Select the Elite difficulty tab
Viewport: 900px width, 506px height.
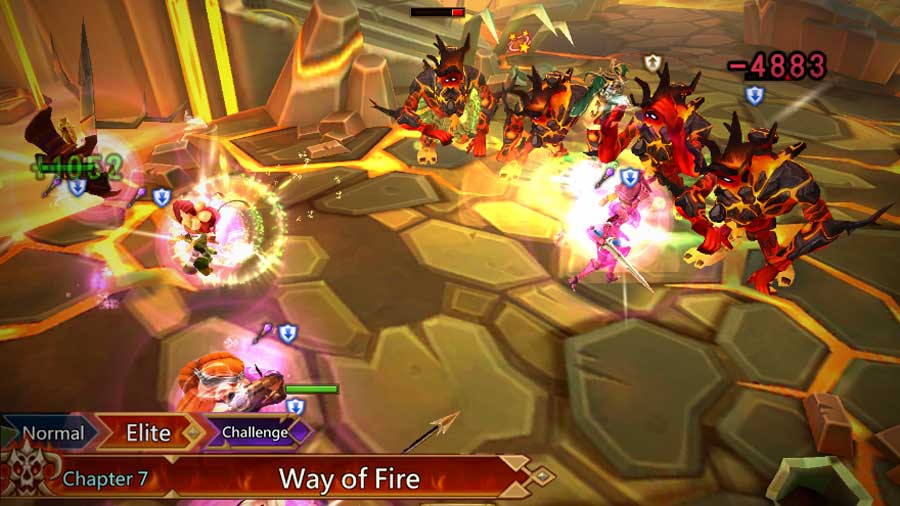coord(148,433)
